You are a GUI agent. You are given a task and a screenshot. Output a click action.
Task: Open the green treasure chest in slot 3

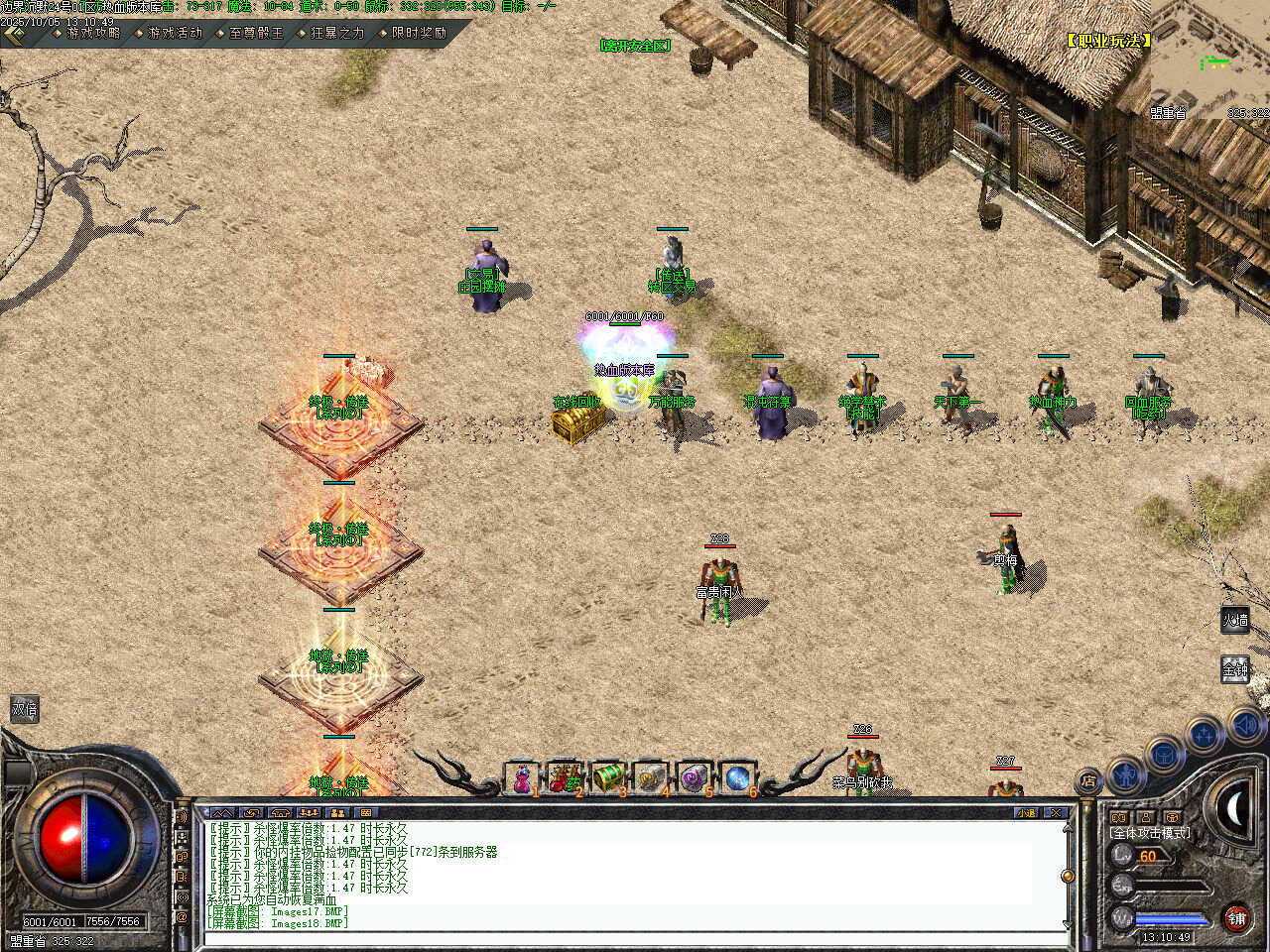click(607, 778)
